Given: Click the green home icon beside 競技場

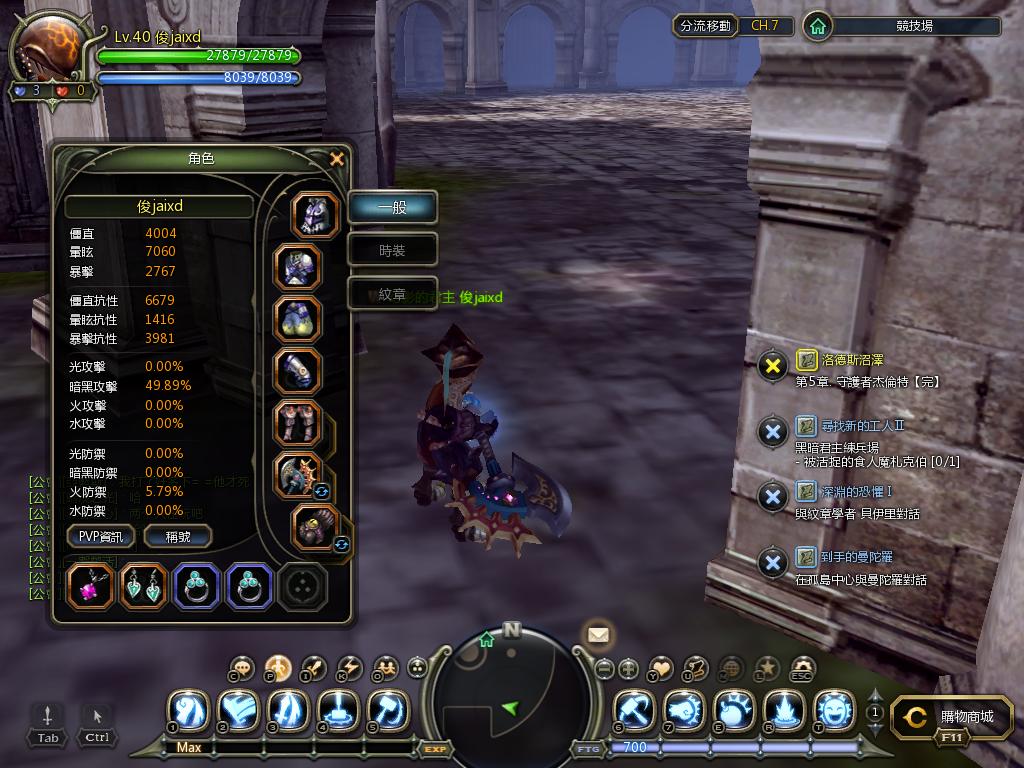Looking at the screenshot, I should [x=818, y=26].
